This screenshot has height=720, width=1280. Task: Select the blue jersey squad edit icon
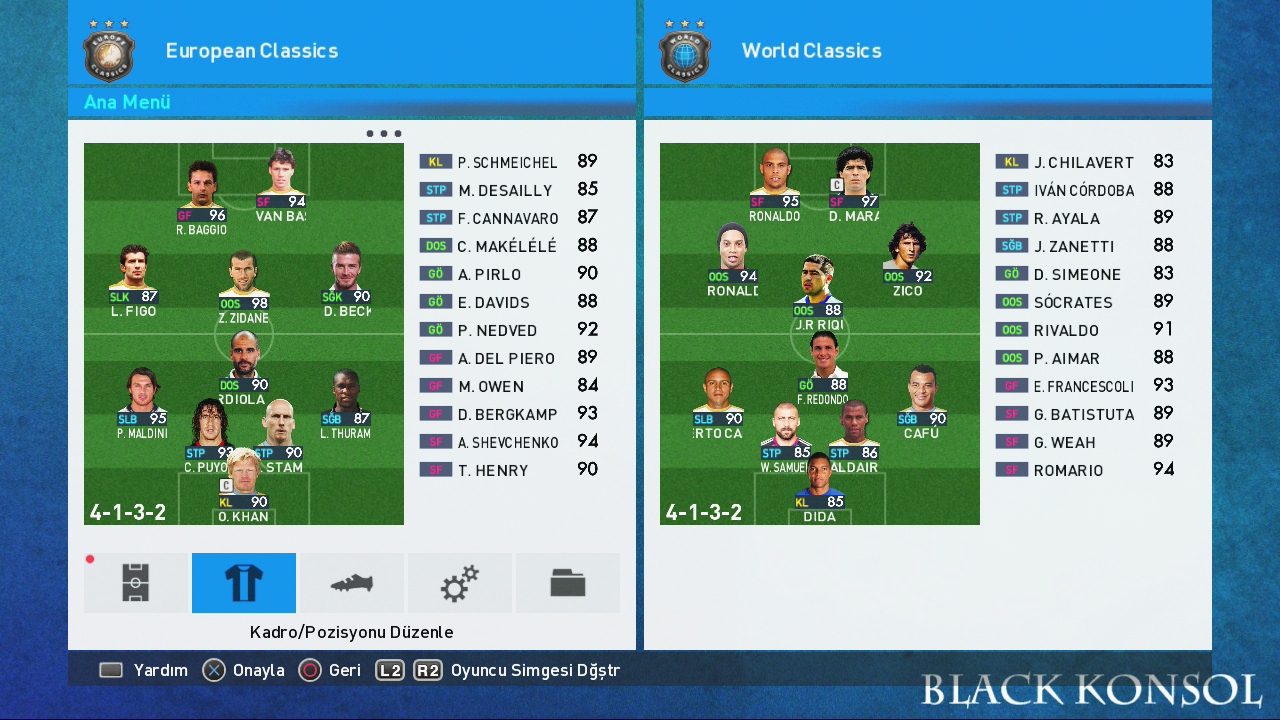(244, 583)
